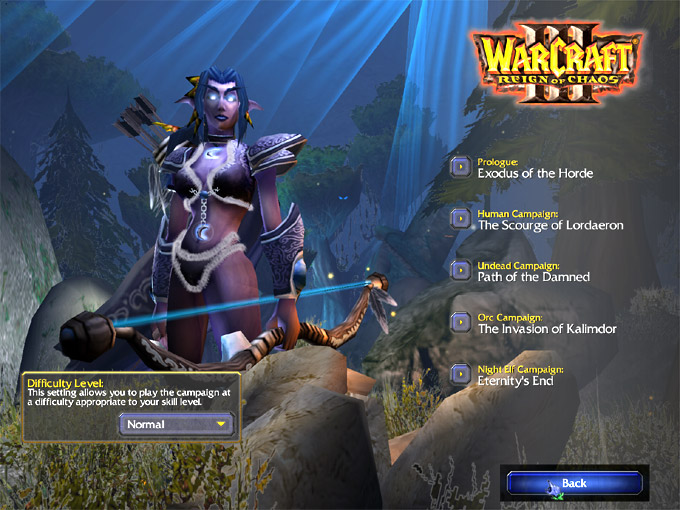Go back using the Back button

(572, 483)
